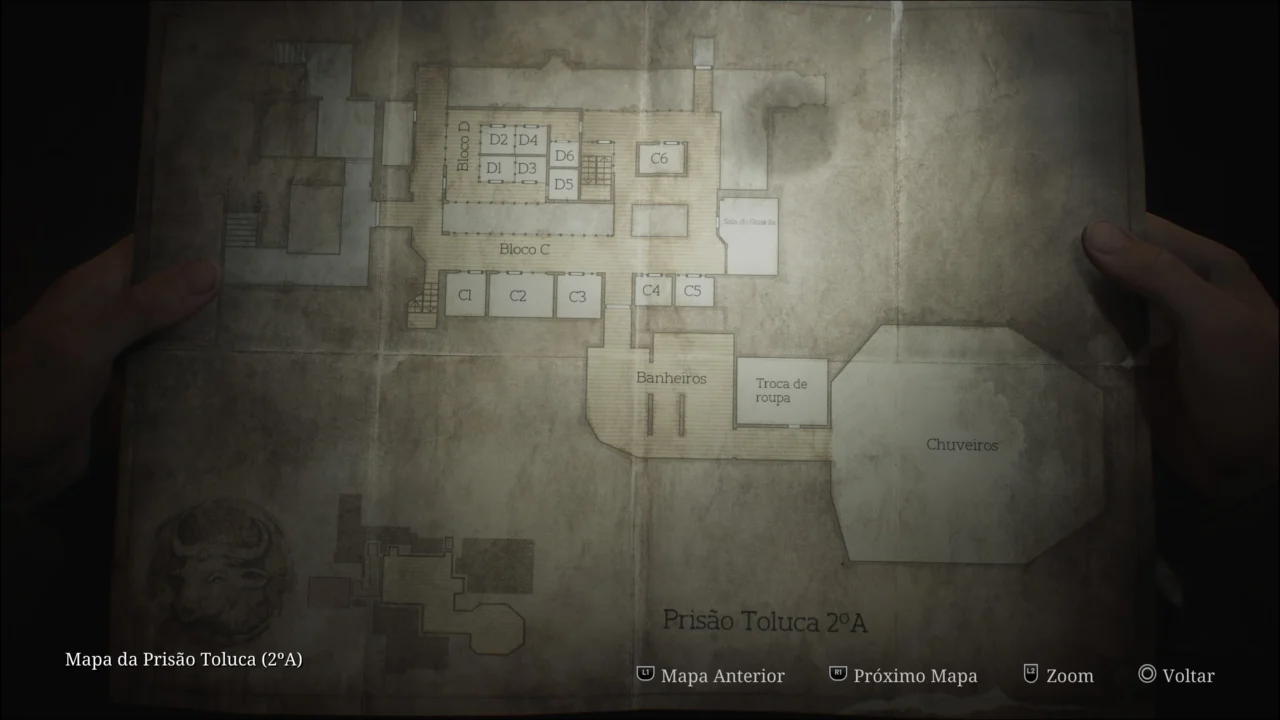Open the Chuveiros area on the map
Screen dimensions: 1280x720
(x=963, y=445)
